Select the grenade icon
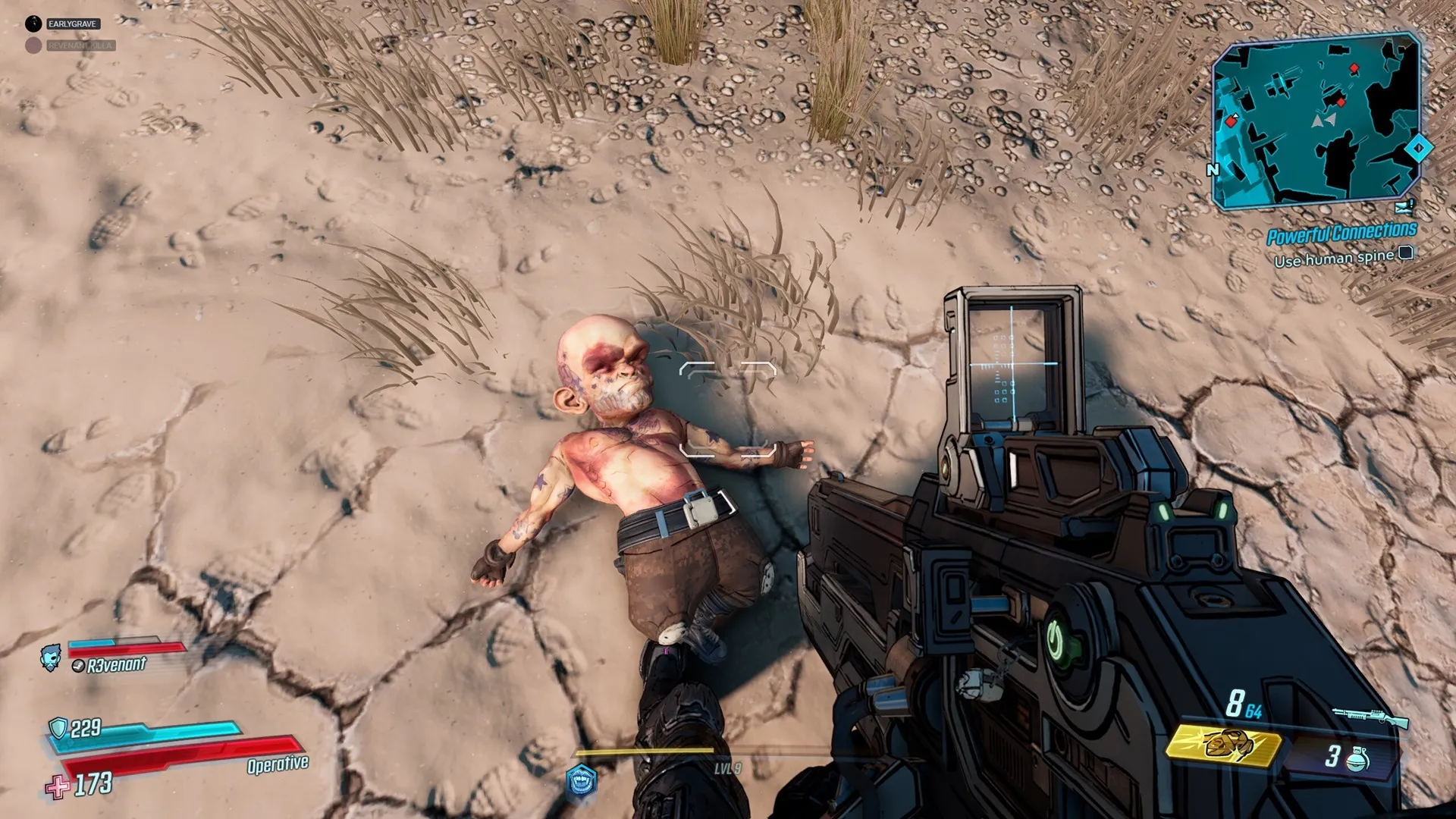The width and height of the screenshot is (1456, 819). (1357, 759)
